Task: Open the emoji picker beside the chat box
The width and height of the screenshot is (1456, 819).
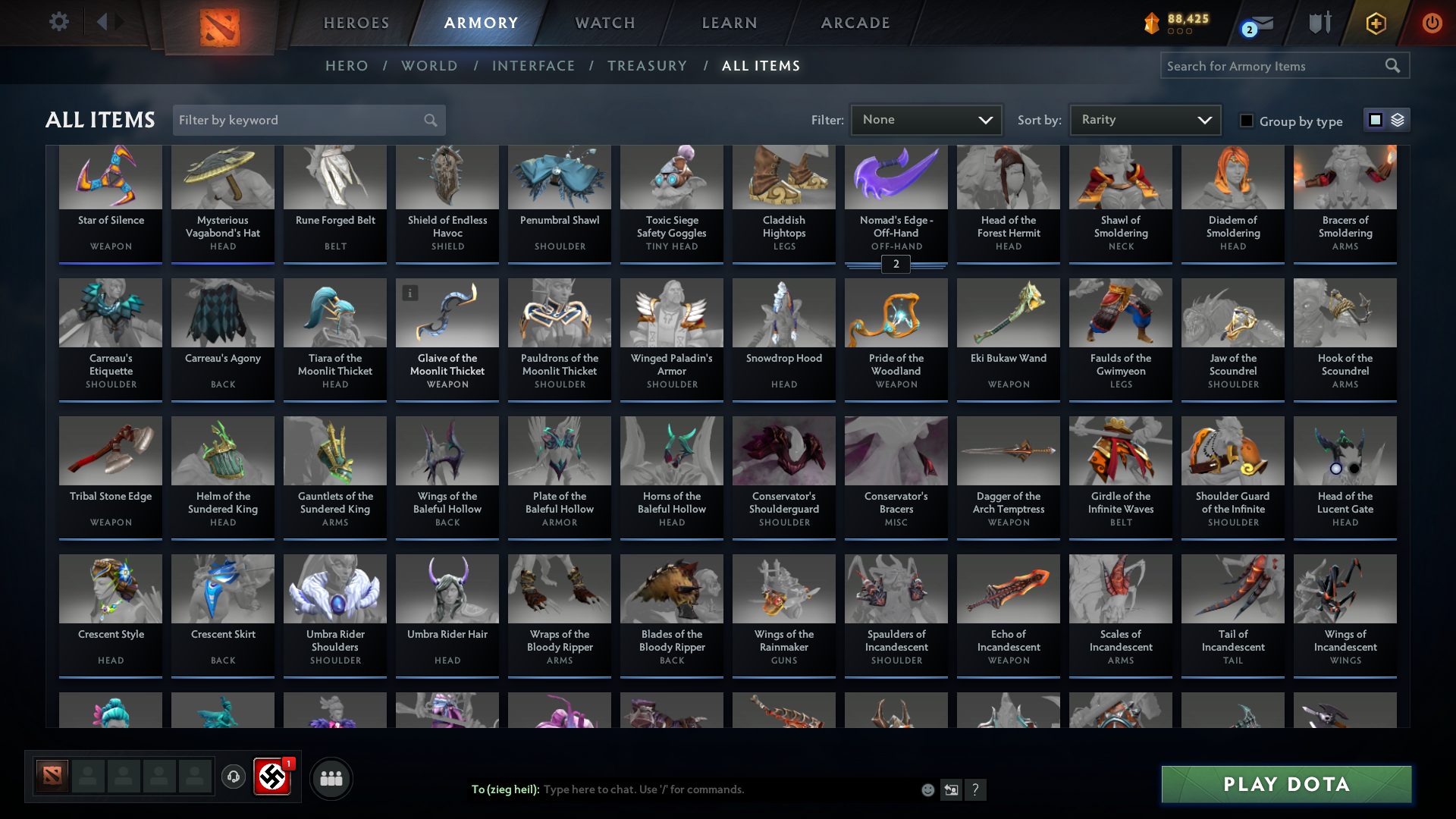Action: coord(927,789)
